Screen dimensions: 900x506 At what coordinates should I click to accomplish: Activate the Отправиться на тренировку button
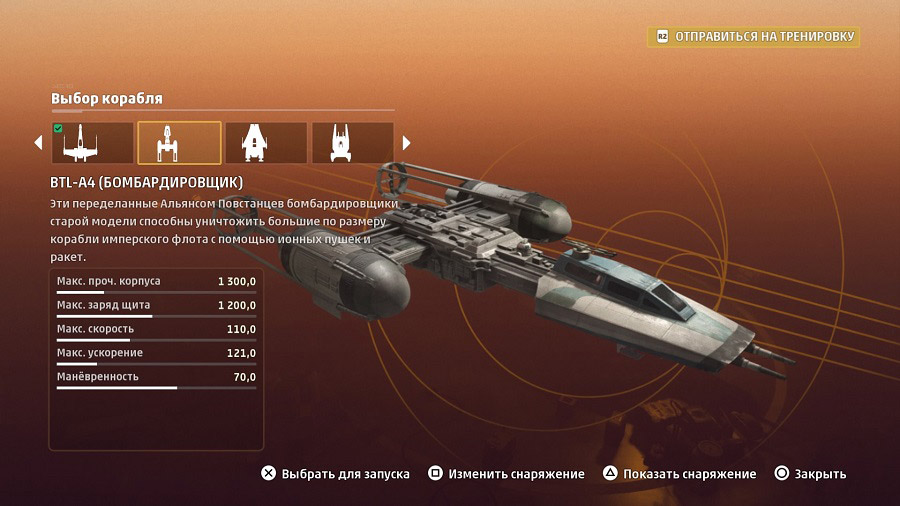click(x=755, y=37)
